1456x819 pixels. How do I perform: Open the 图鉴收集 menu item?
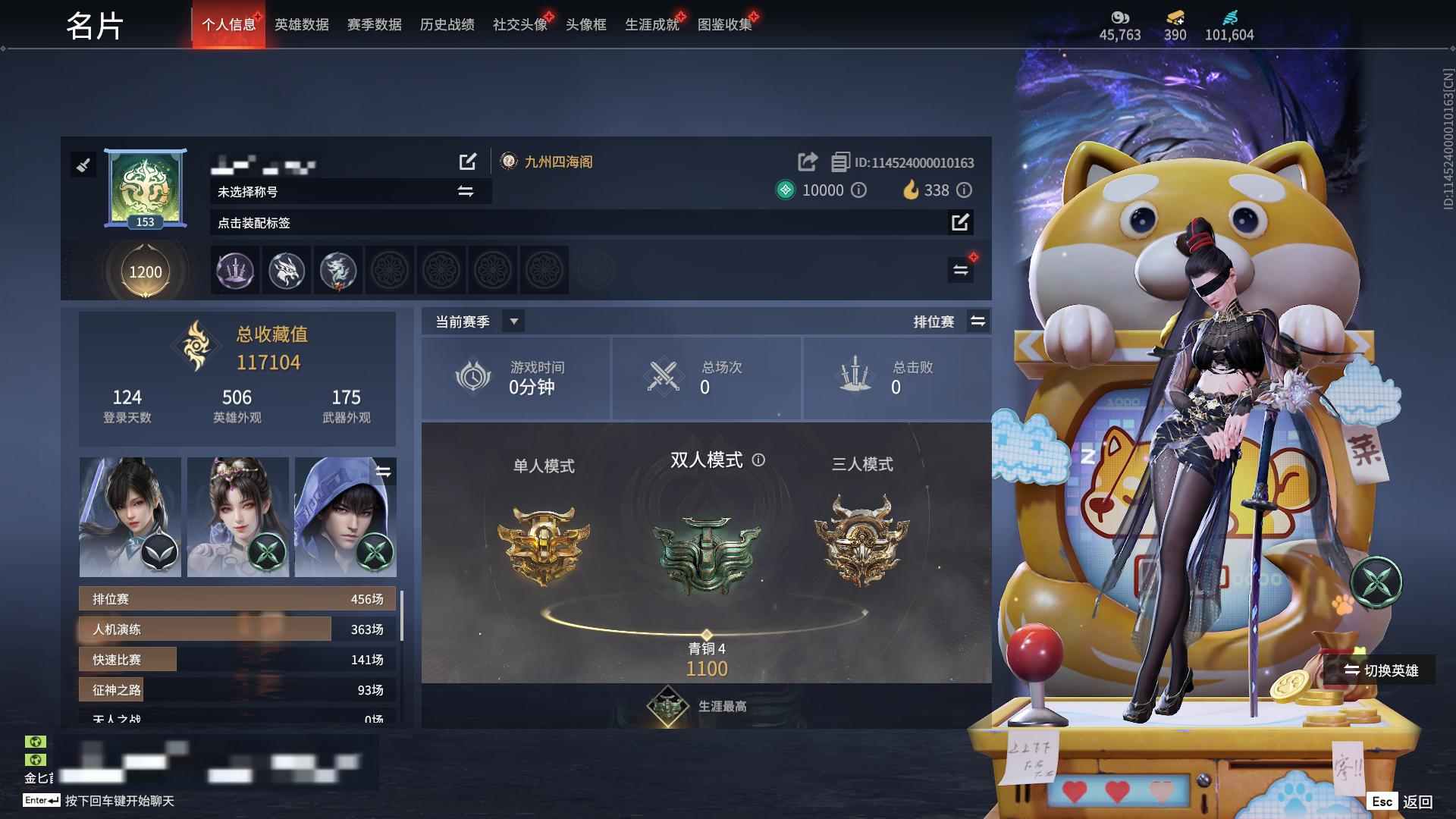pyautogui.click(x=726, y=24)
